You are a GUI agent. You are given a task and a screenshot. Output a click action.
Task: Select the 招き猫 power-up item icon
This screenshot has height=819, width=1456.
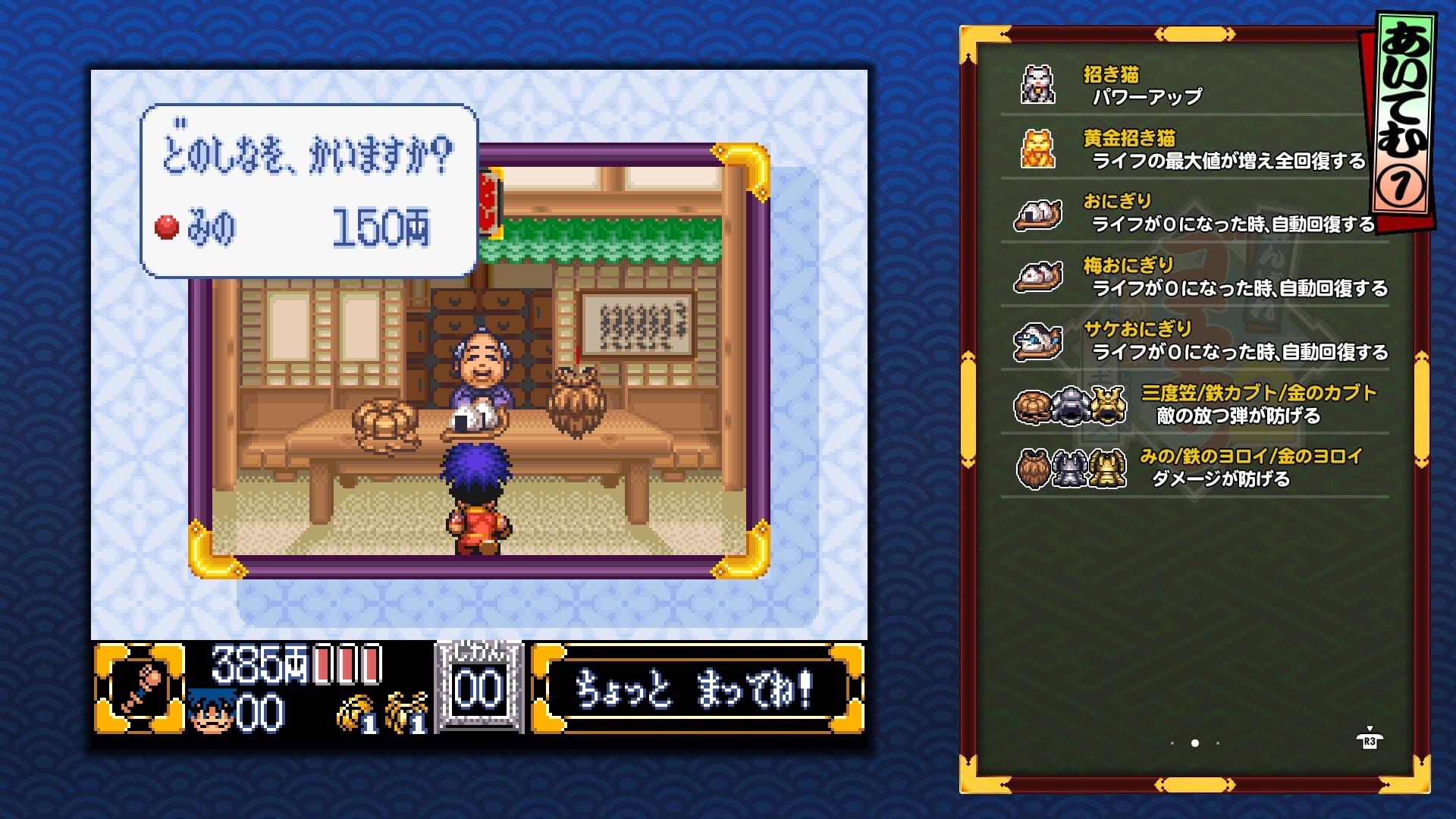1040,83
